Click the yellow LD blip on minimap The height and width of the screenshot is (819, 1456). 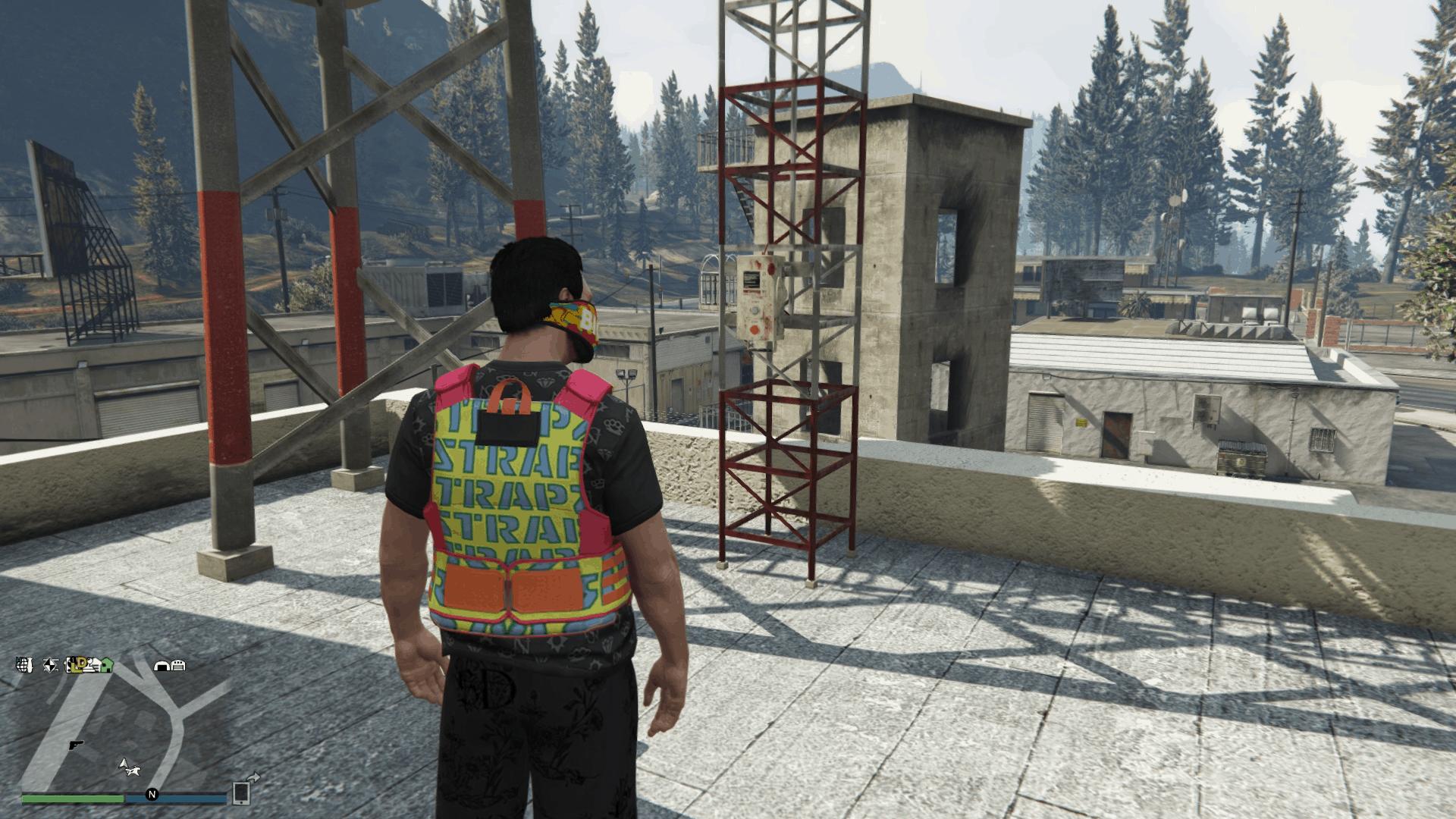coord(77,665)
